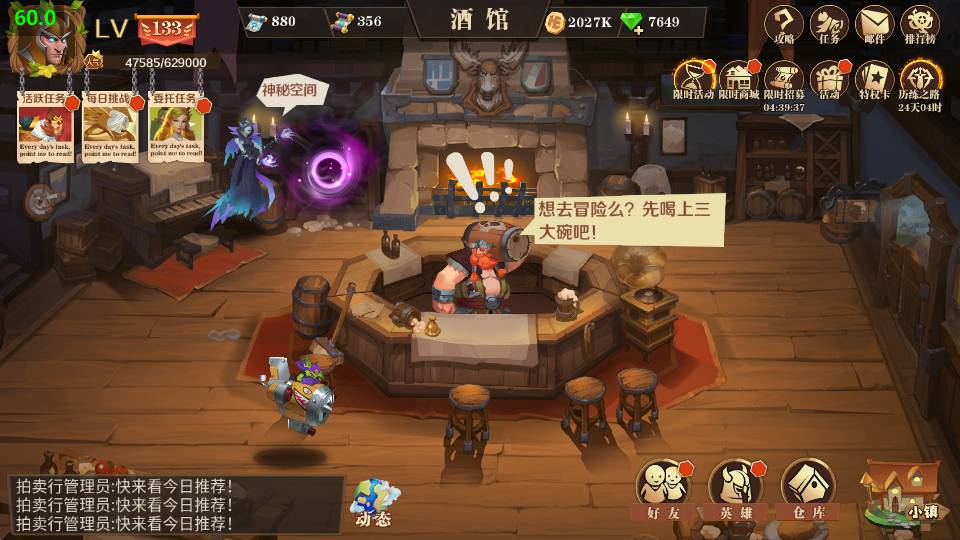The image size is (960, 540).
Task: Open the 攻略 guide icon
Action: [784, 22]
